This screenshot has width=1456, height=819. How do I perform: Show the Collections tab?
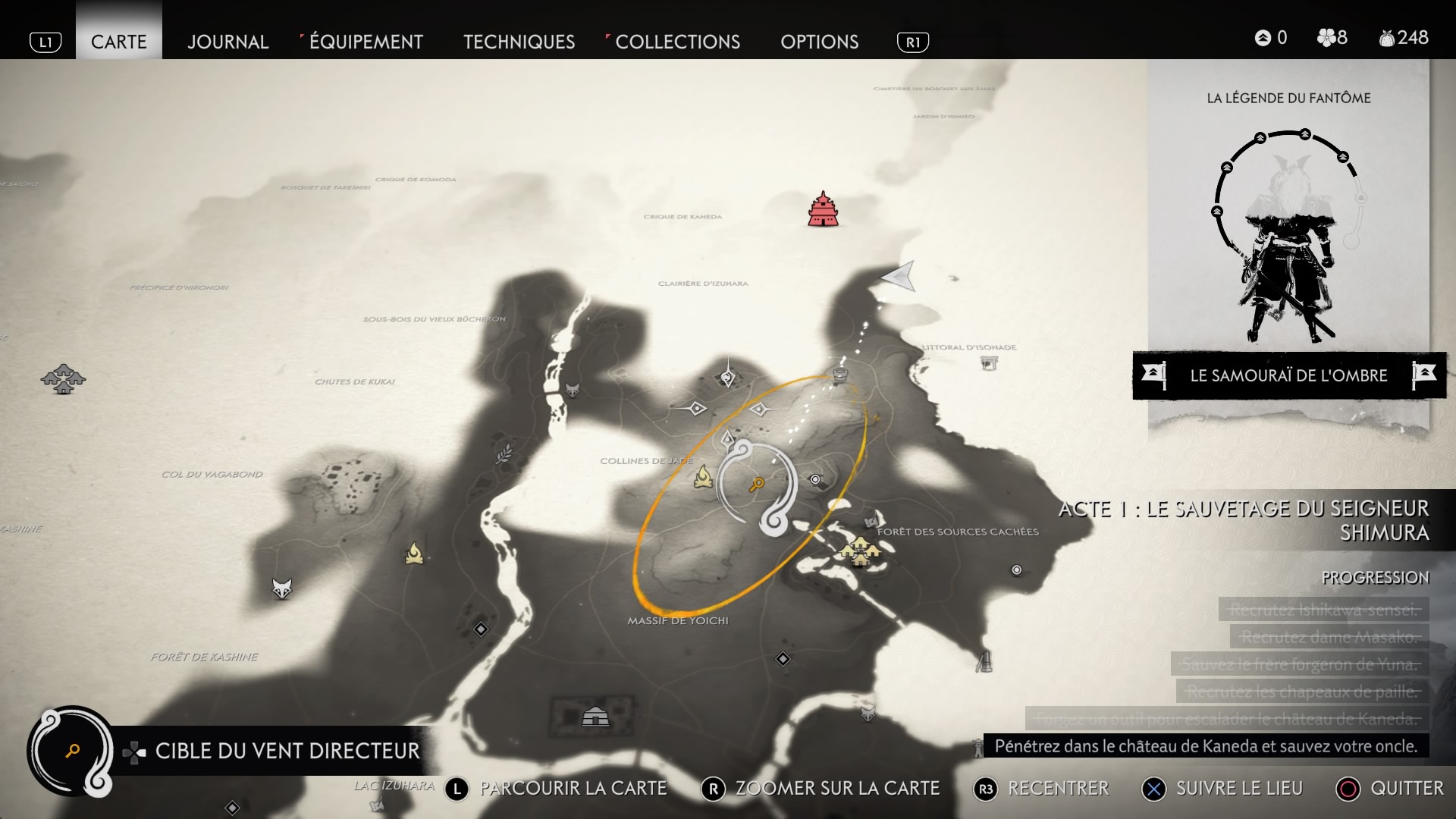[677, 42]
